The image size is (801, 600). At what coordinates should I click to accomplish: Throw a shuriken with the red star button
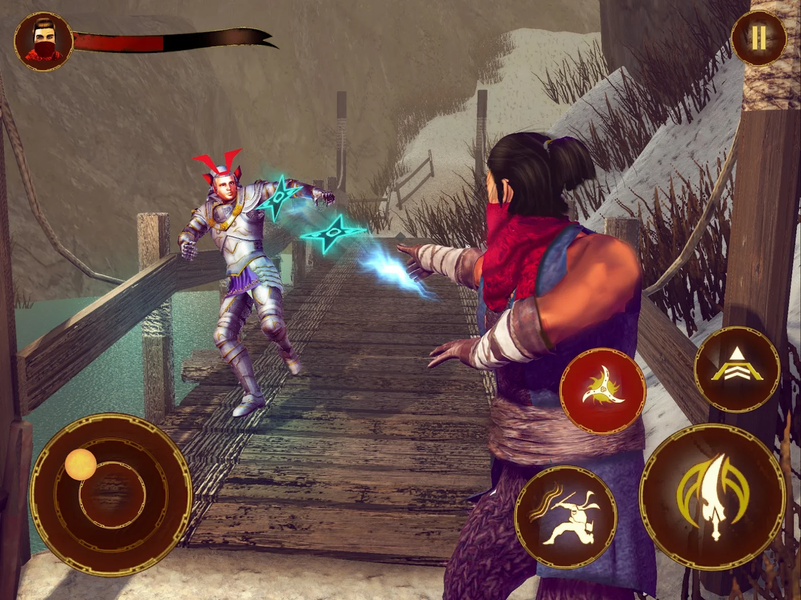(603, 391)
